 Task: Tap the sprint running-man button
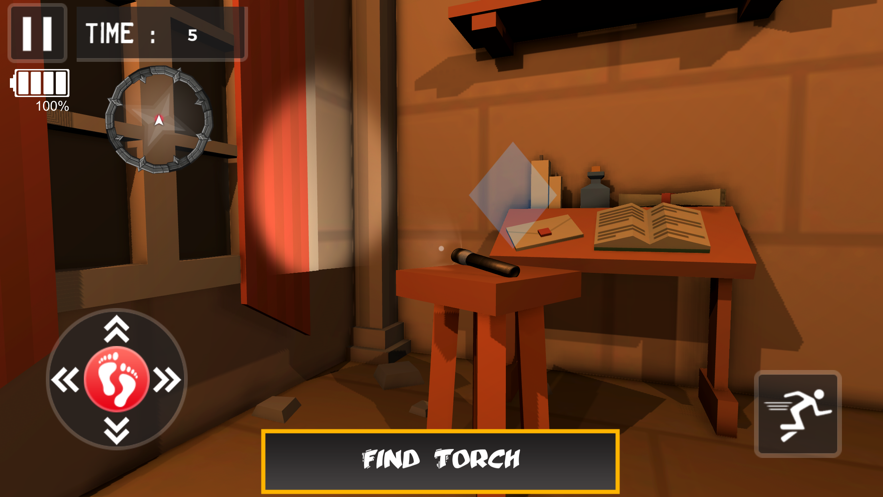click(797, 413)
